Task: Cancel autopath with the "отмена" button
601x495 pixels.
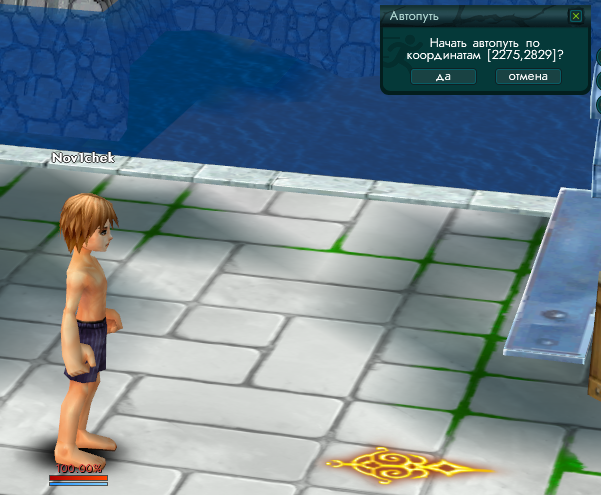Action: click(x=528, y=77)
